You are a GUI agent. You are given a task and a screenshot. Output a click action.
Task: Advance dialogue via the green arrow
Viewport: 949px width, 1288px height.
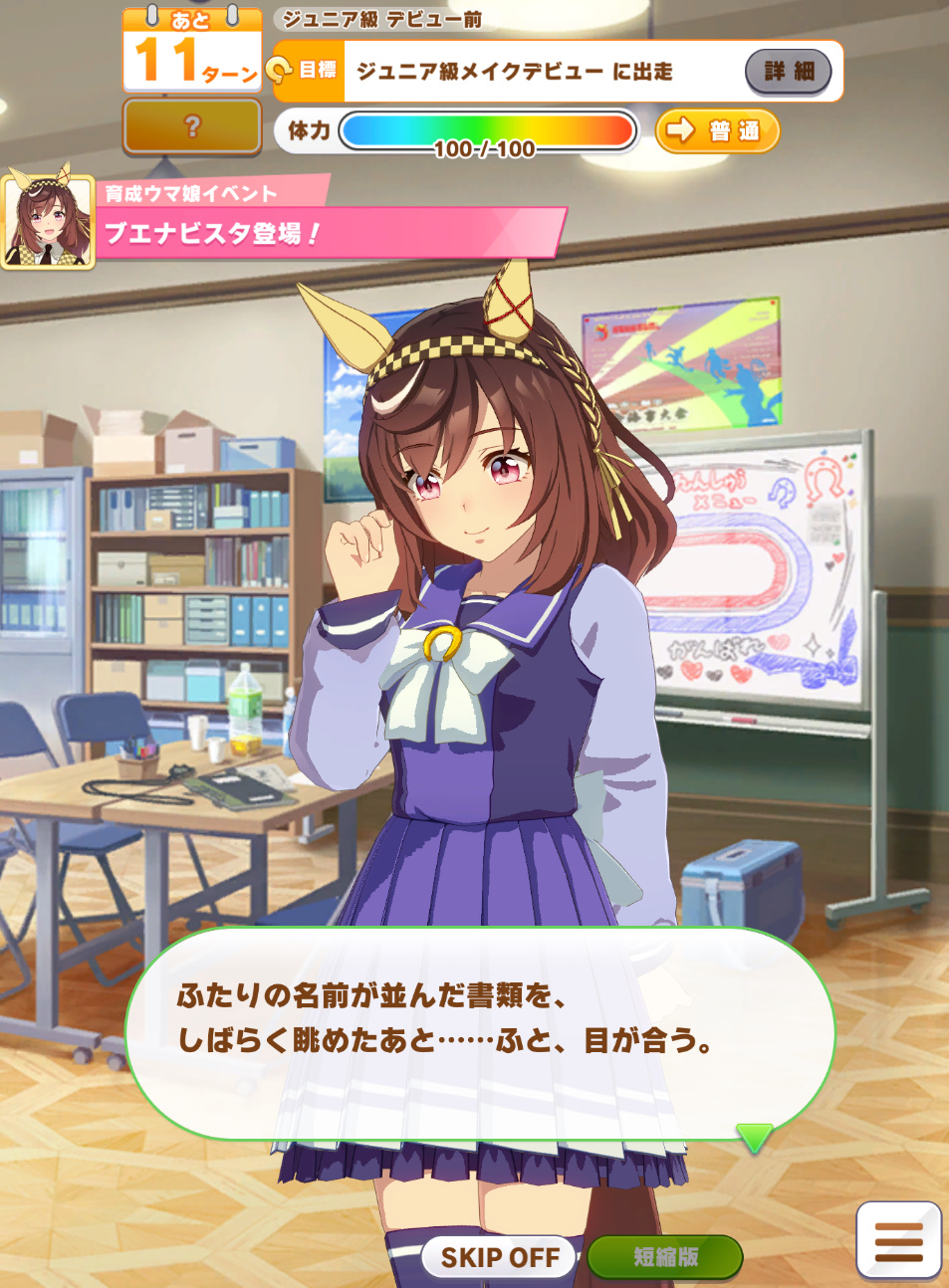[x=754, y=1137]
